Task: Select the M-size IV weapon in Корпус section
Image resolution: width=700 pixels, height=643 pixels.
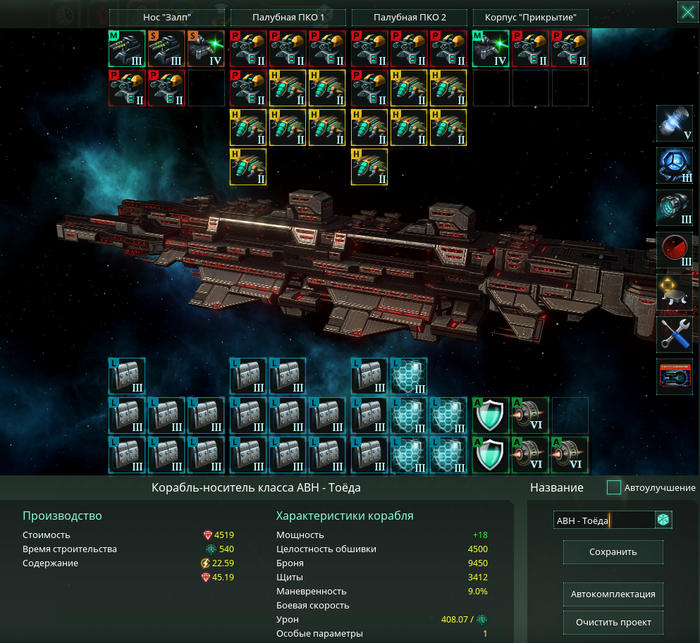Action: click(x=490, y=48)
